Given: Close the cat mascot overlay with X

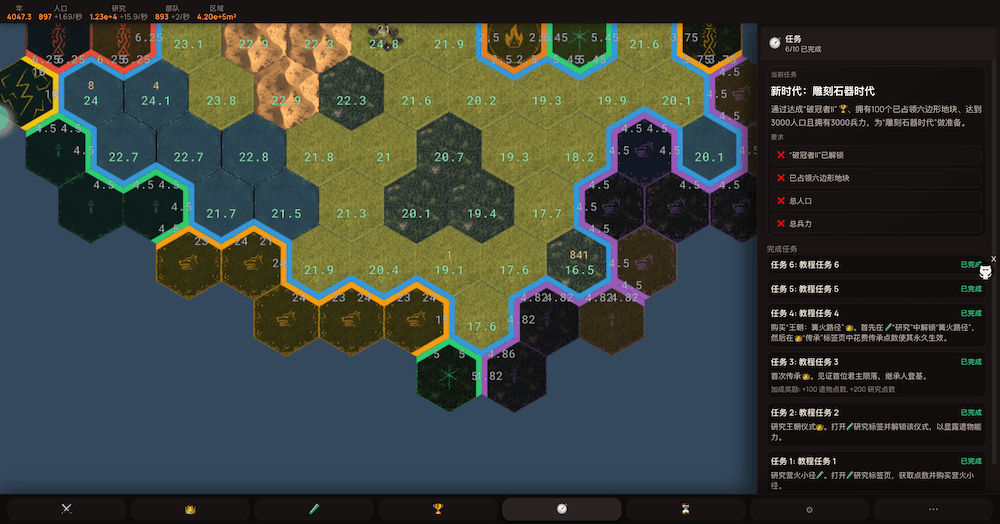Looking at the screenshot, I should (x=993, y=259).
